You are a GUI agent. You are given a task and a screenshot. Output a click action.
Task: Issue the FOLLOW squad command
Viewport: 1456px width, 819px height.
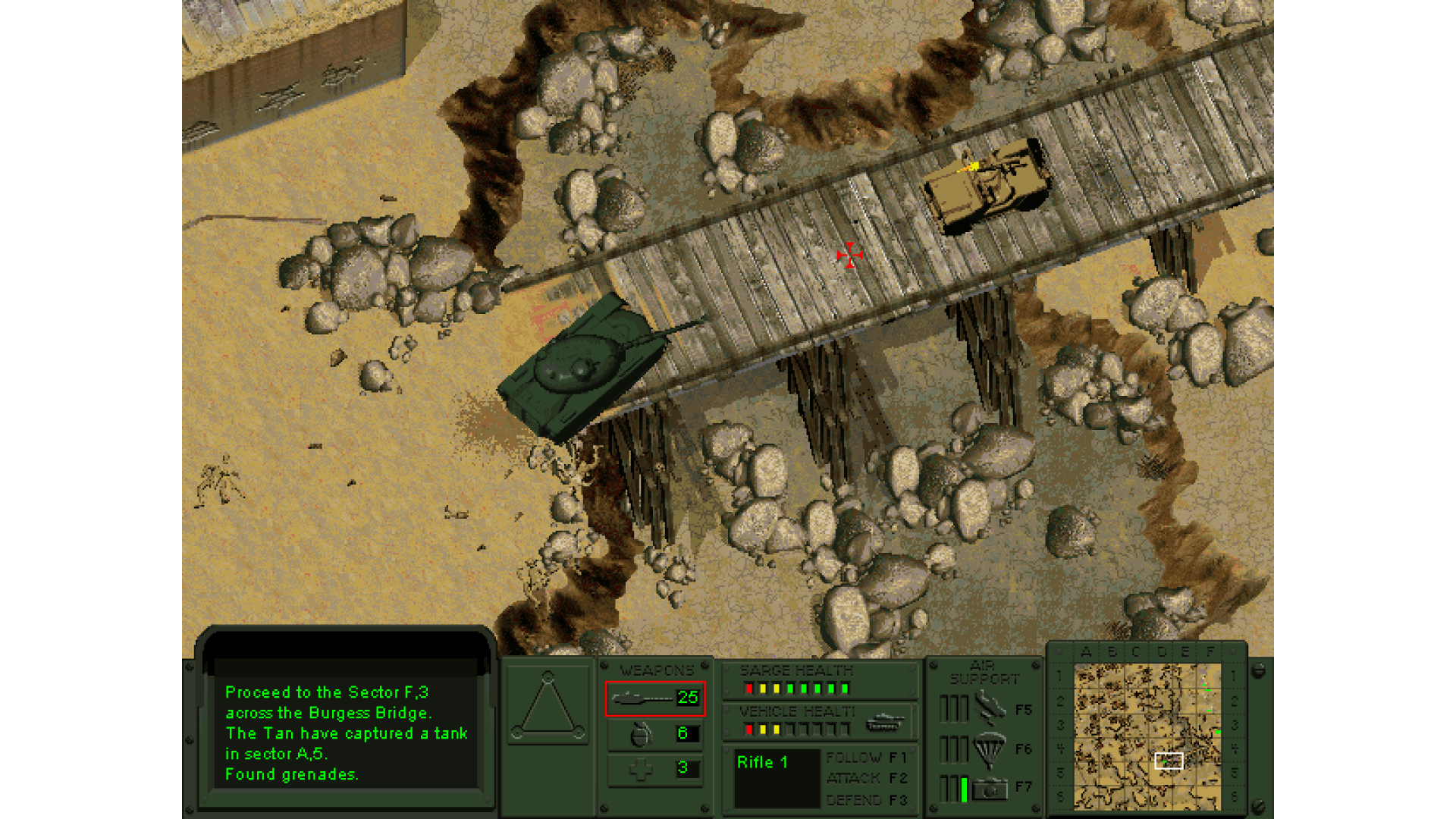point(866,758)
